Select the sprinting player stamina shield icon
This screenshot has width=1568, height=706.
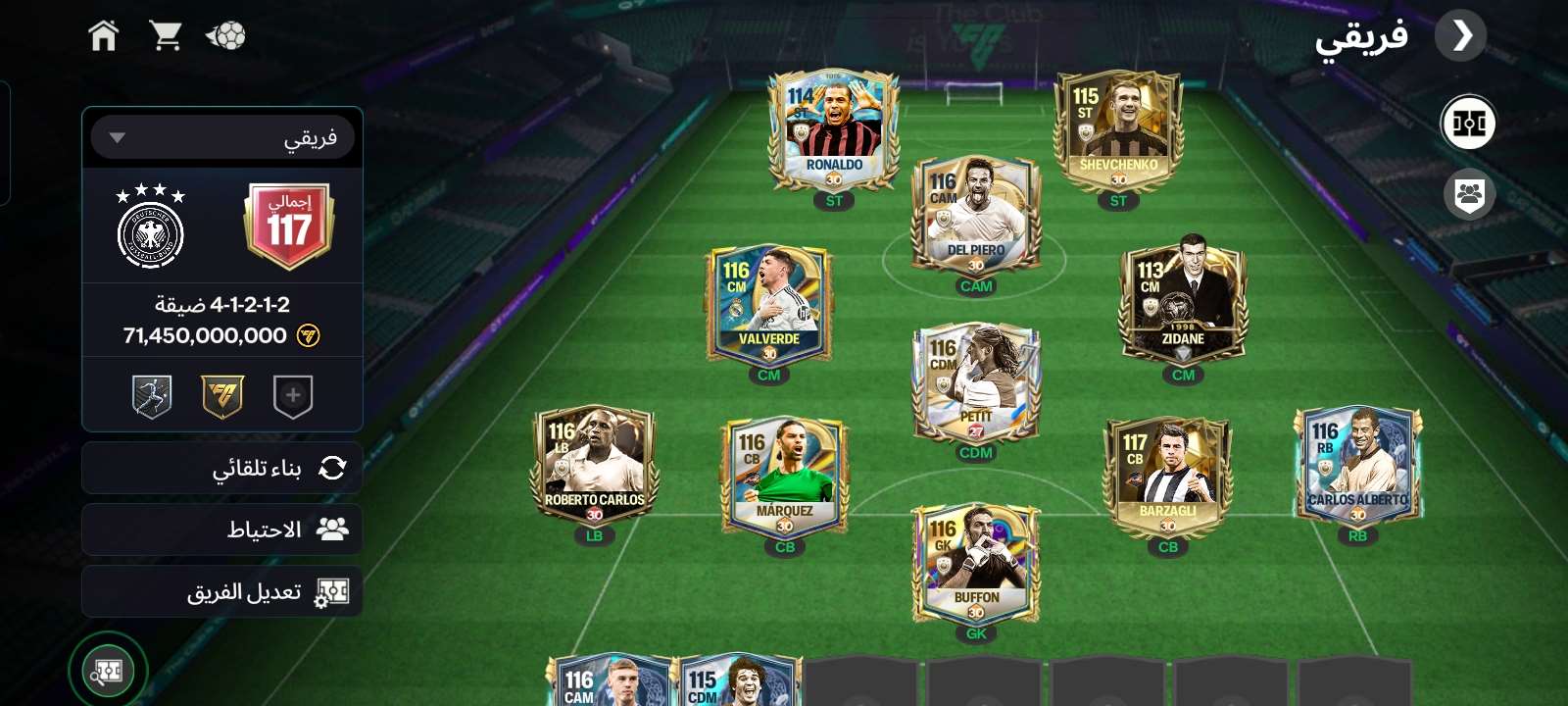pos(152,395)
